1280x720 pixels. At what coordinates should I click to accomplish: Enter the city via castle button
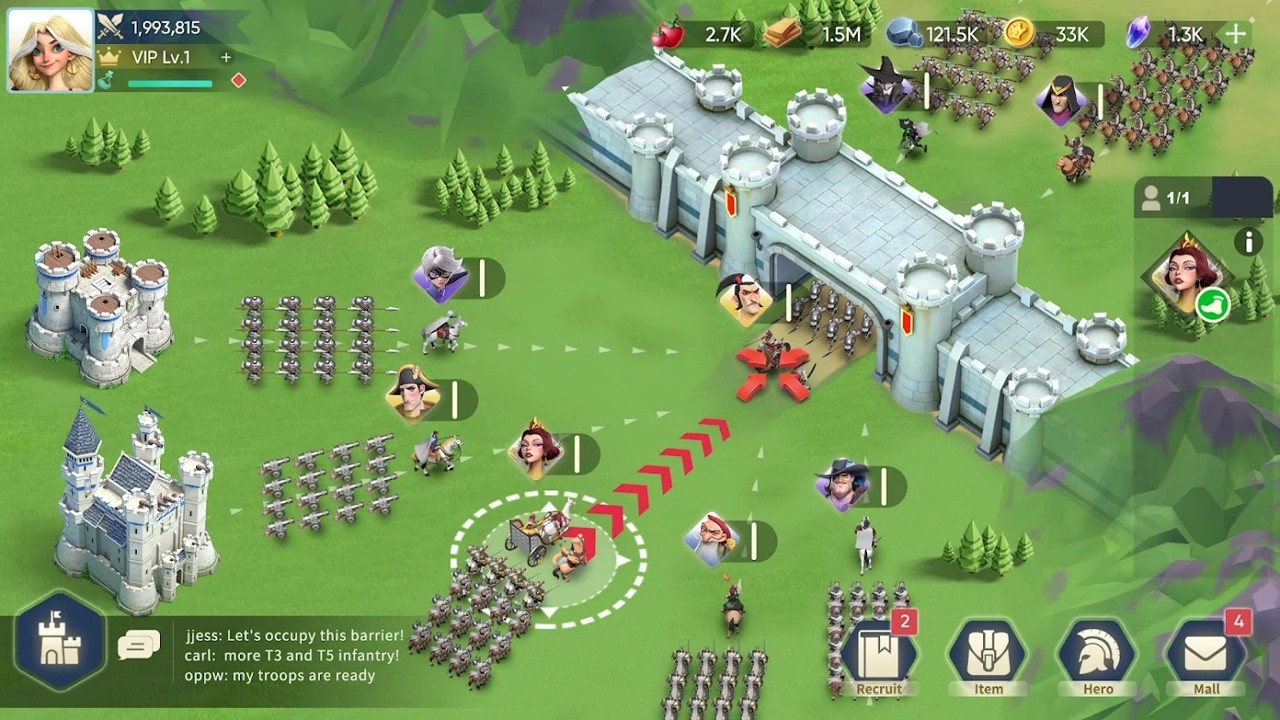point(60,640)
